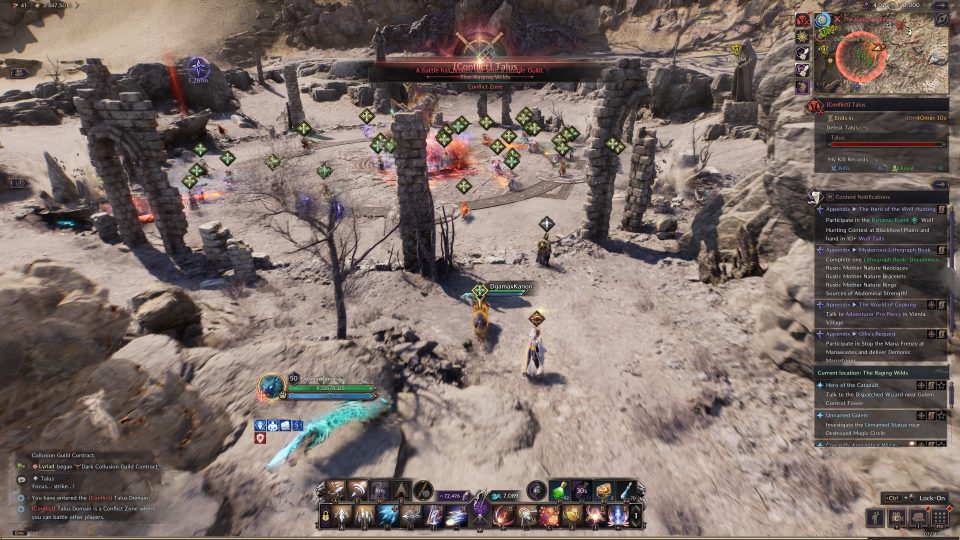Image resolution: width=960 pixels, height=540 pixels.
Task: Click the gold food item slot
Action: pos(604,490)
